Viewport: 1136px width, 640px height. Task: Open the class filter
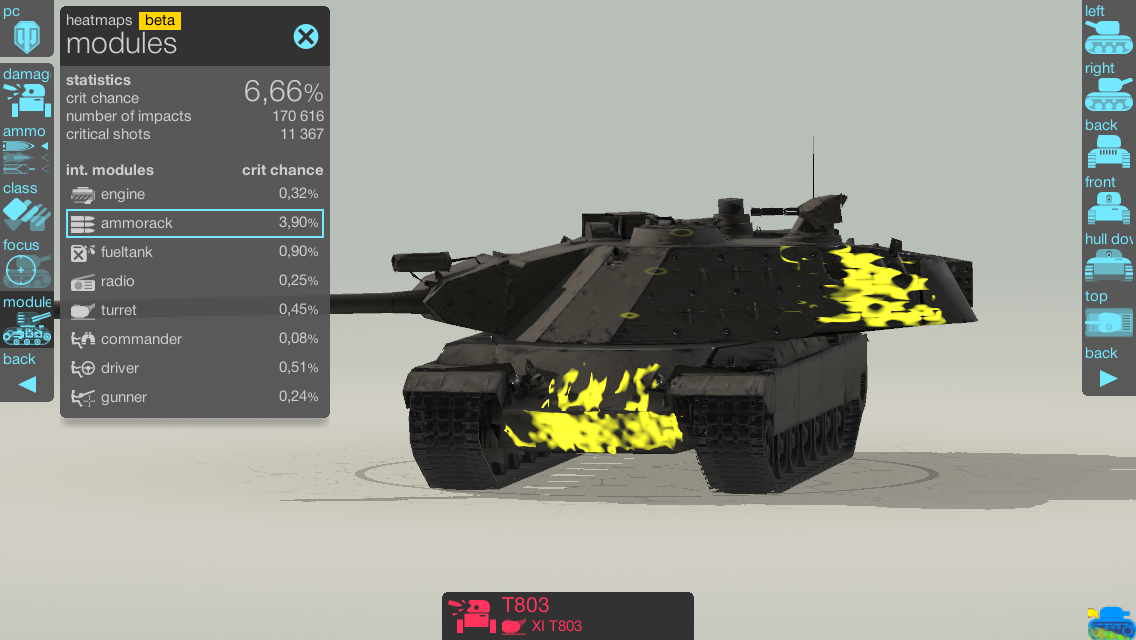[x=26, y=207]
